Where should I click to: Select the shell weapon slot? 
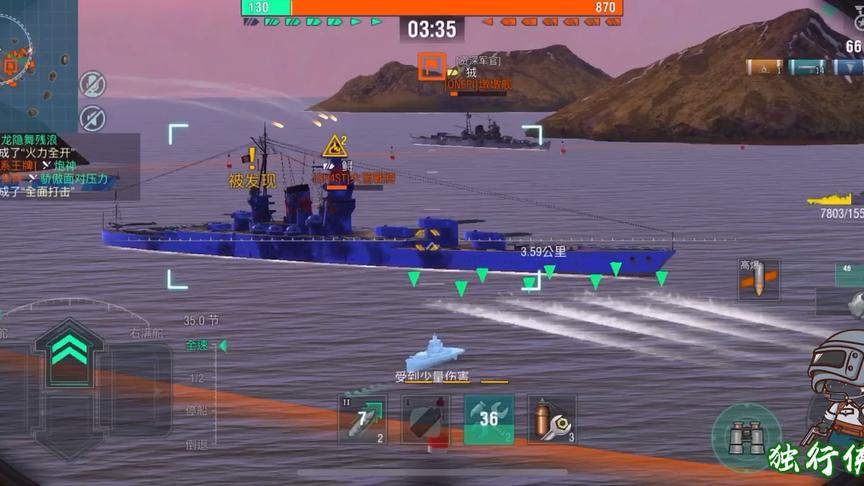click(425, 419)
